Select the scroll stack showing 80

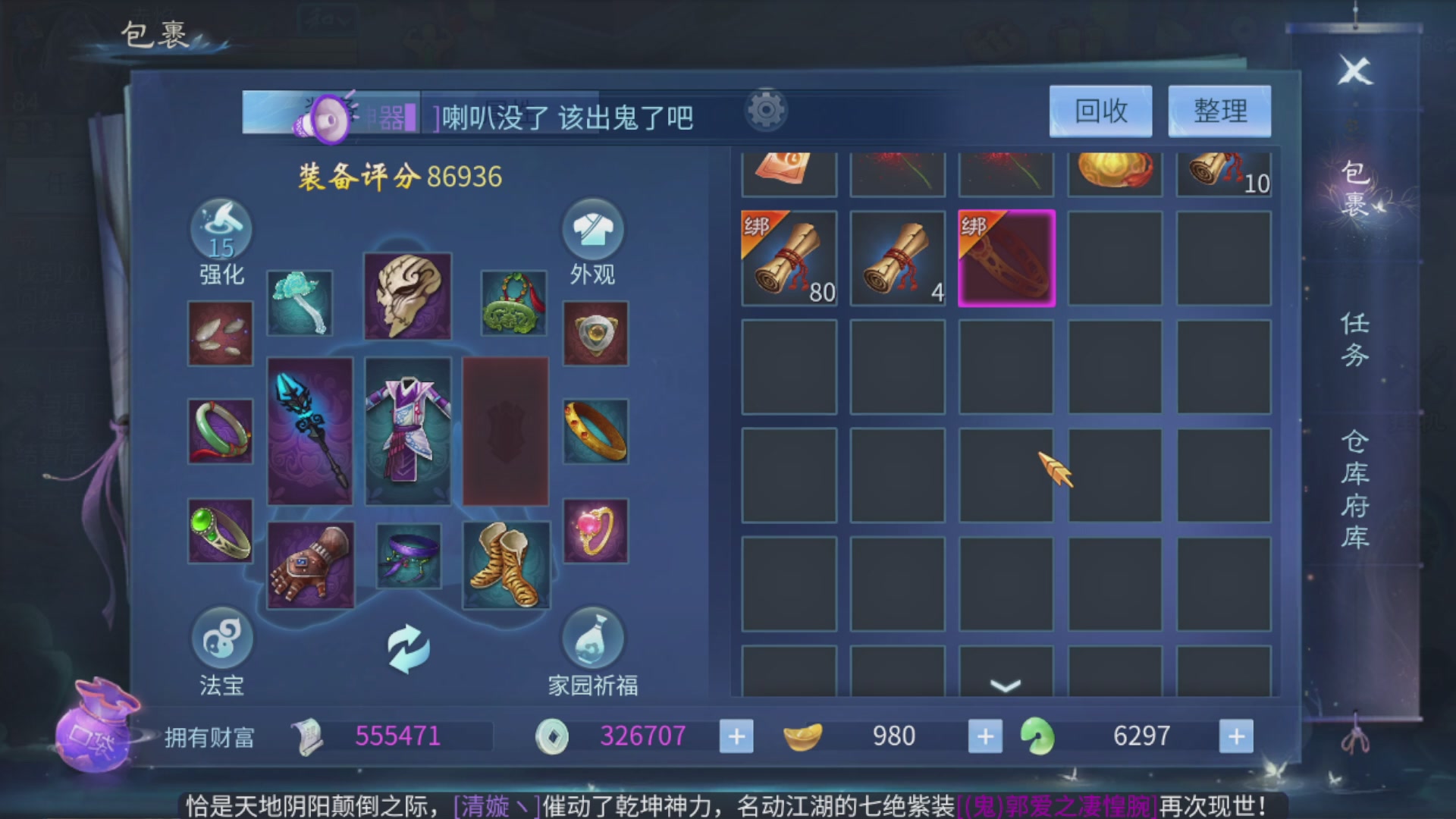coord(789,258)
